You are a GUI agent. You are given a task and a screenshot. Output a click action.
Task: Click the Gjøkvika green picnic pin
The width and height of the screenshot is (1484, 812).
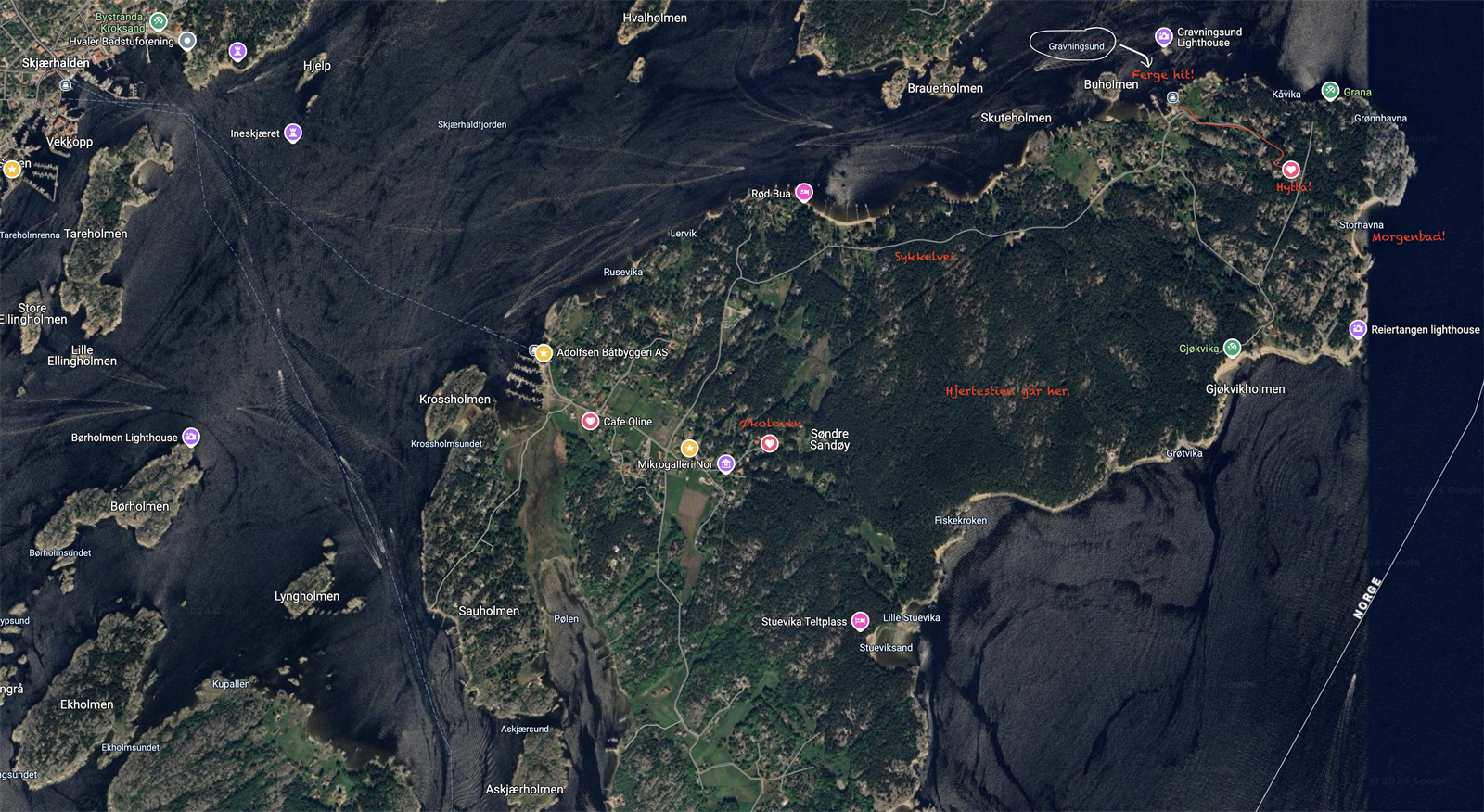1233,348
